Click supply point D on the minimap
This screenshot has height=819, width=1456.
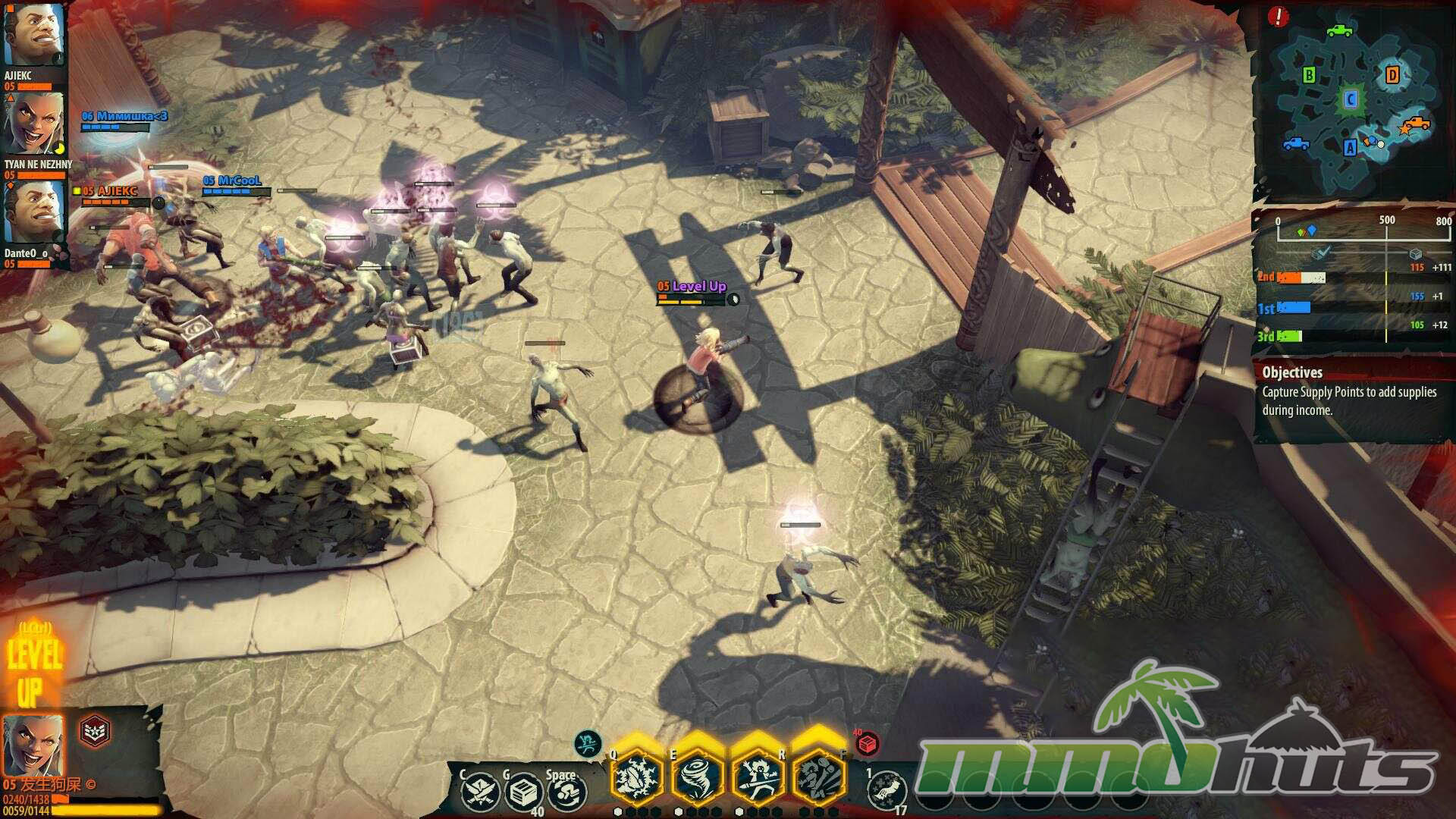point(1392,74)
